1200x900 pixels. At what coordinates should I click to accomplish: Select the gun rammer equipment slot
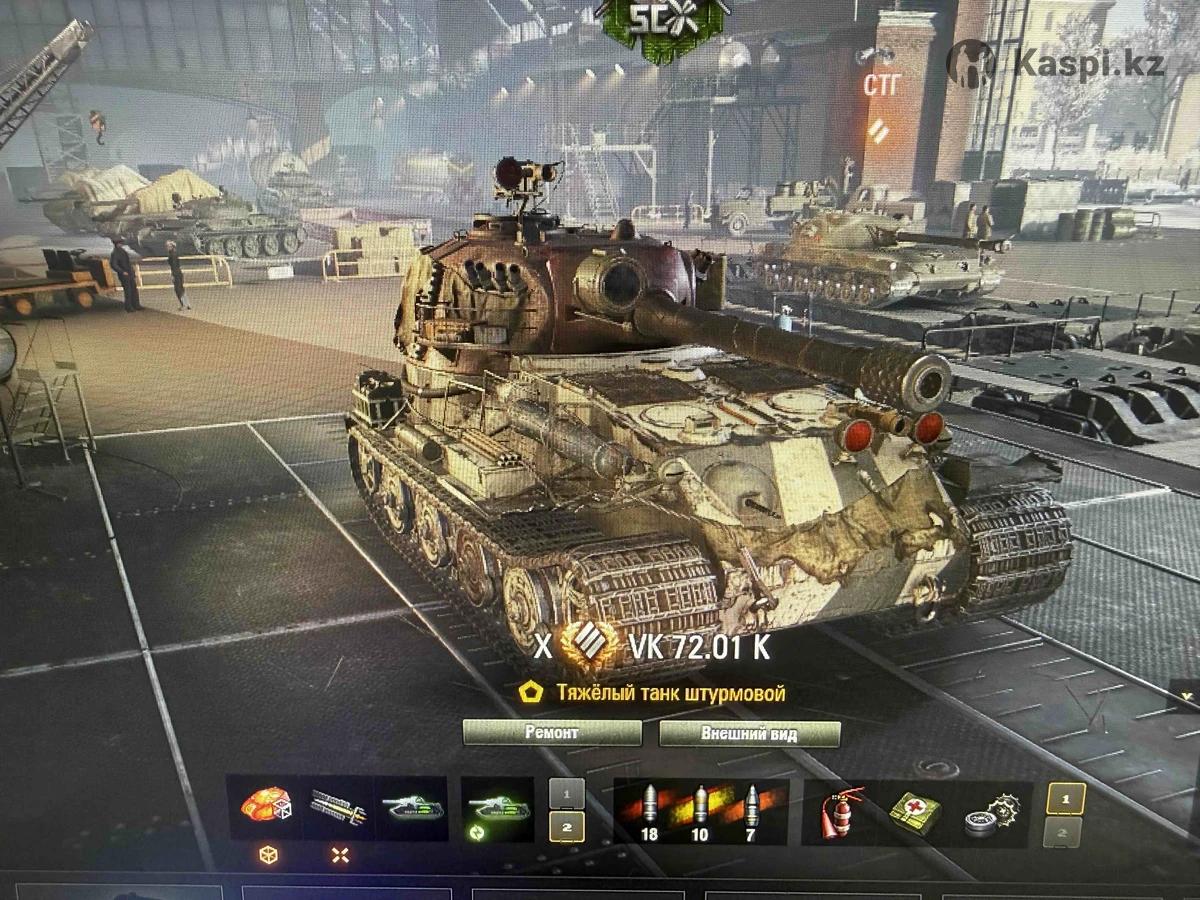[x=337, y=805]
